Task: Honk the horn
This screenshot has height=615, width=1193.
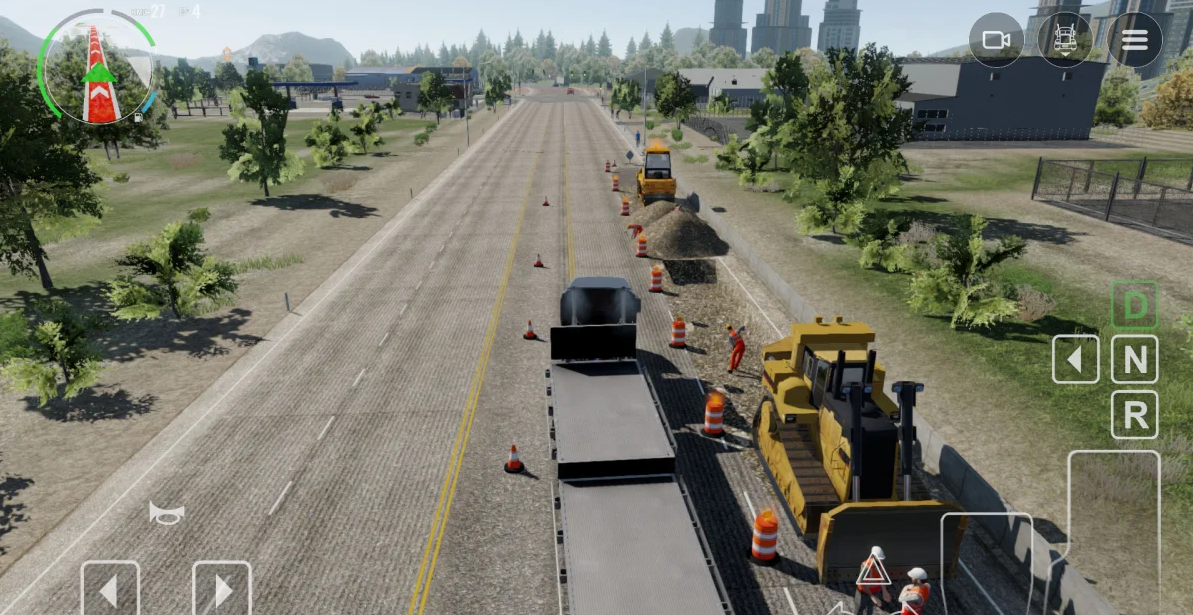Action: pos(167,513)
